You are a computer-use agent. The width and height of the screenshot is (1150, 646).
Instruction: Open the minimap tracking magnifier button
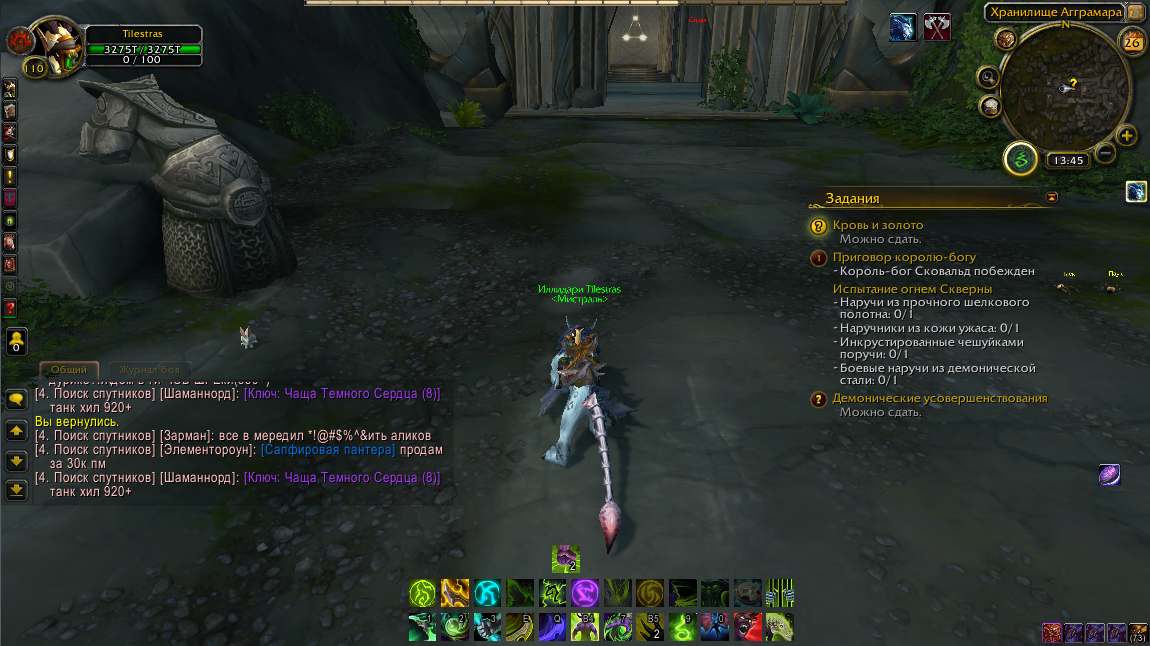click(x=989, y=76)
